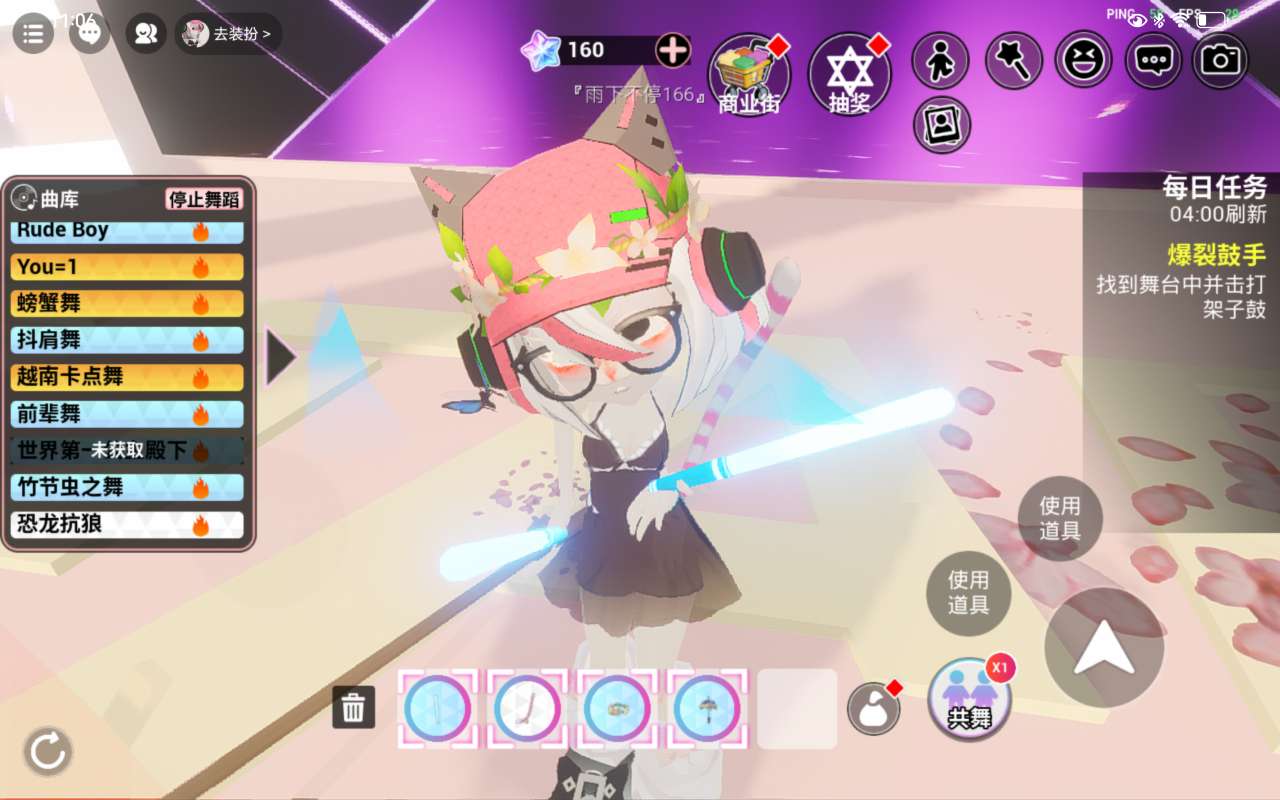Image resolution: width=1280 pixels, height=800 pixels.
Task: Open the laughing face emote menu
Action: click(x=1083, y=61)
